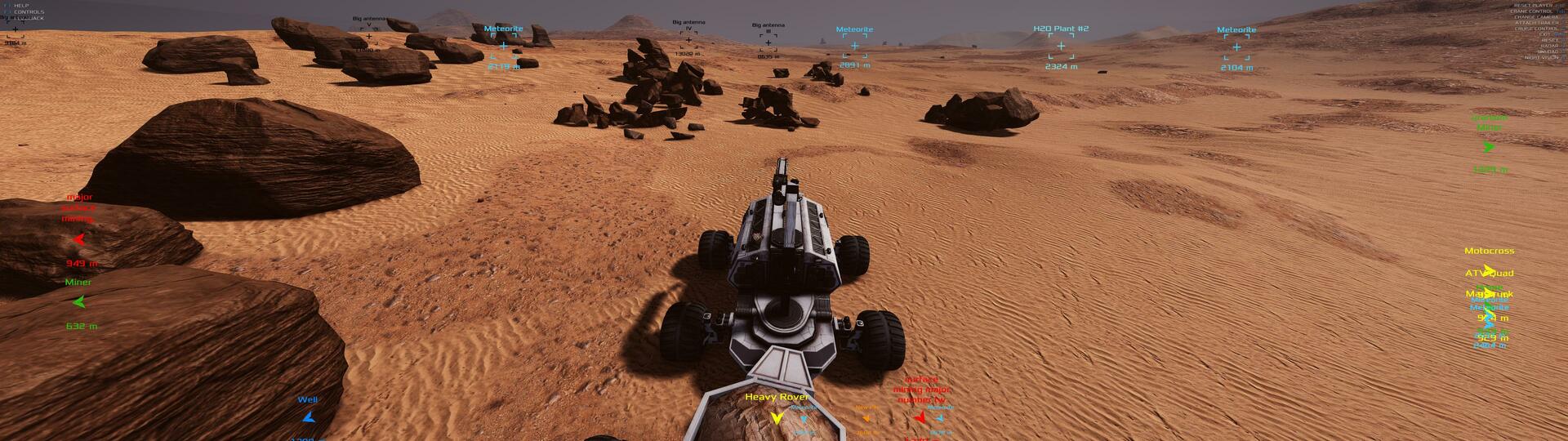Viewport: 1568px width, 441px height.
Task: Select the green Miner direction arrow
Action: pyautogui.click(x=79, y=302)
